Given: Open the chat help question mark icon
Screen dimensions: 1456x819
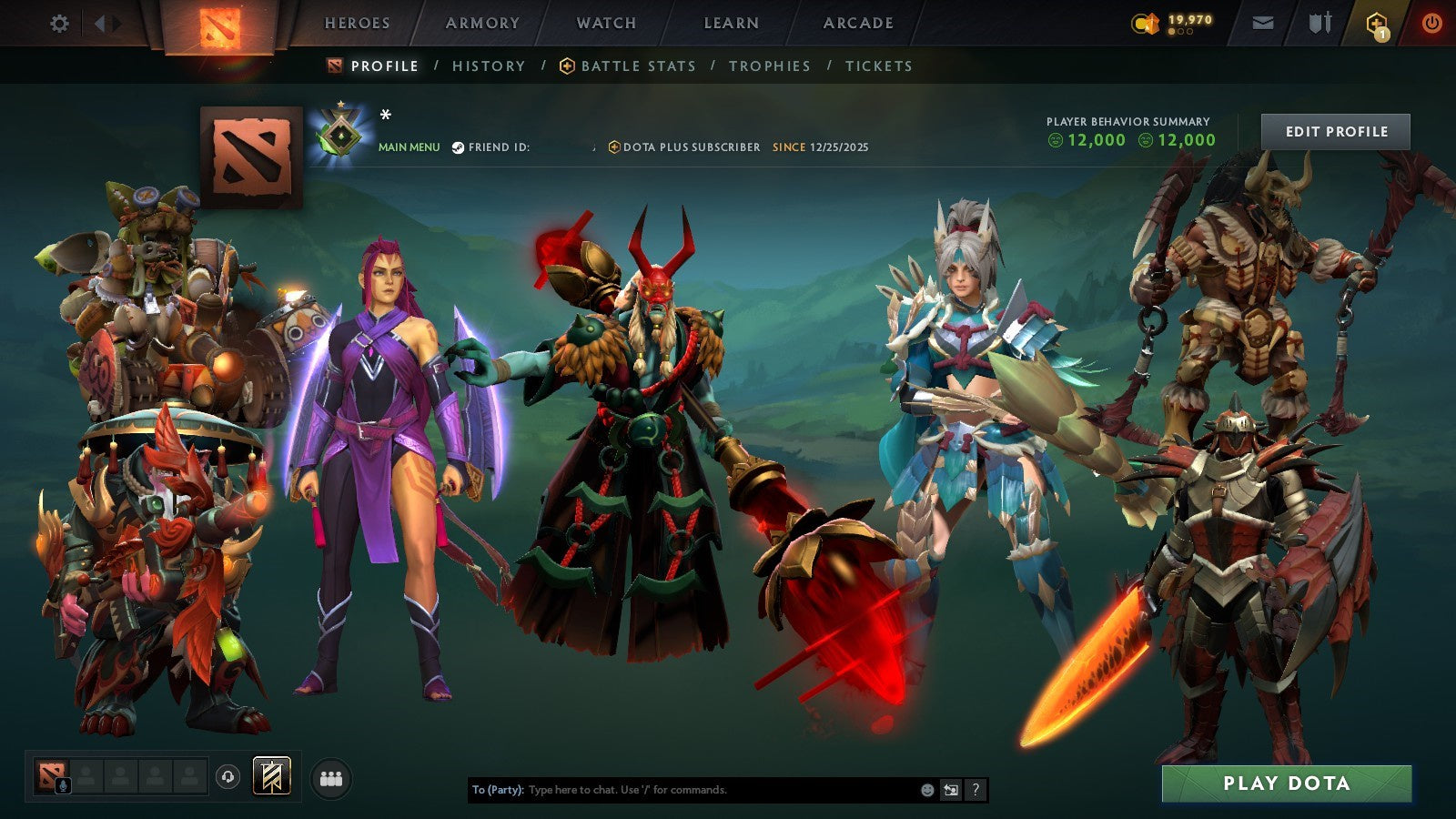Looking at the screenshot, I should click(x=974, y=789).
